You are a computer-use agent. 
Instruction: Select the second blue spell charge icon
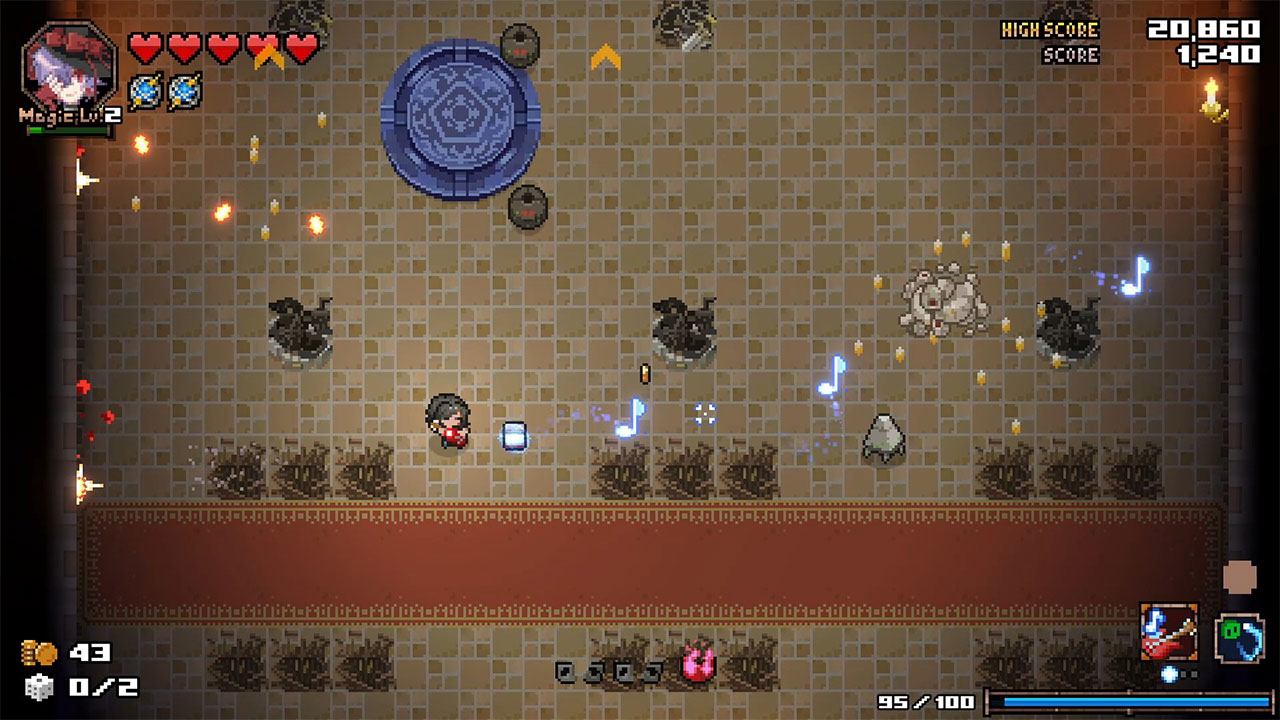[184, 91]
